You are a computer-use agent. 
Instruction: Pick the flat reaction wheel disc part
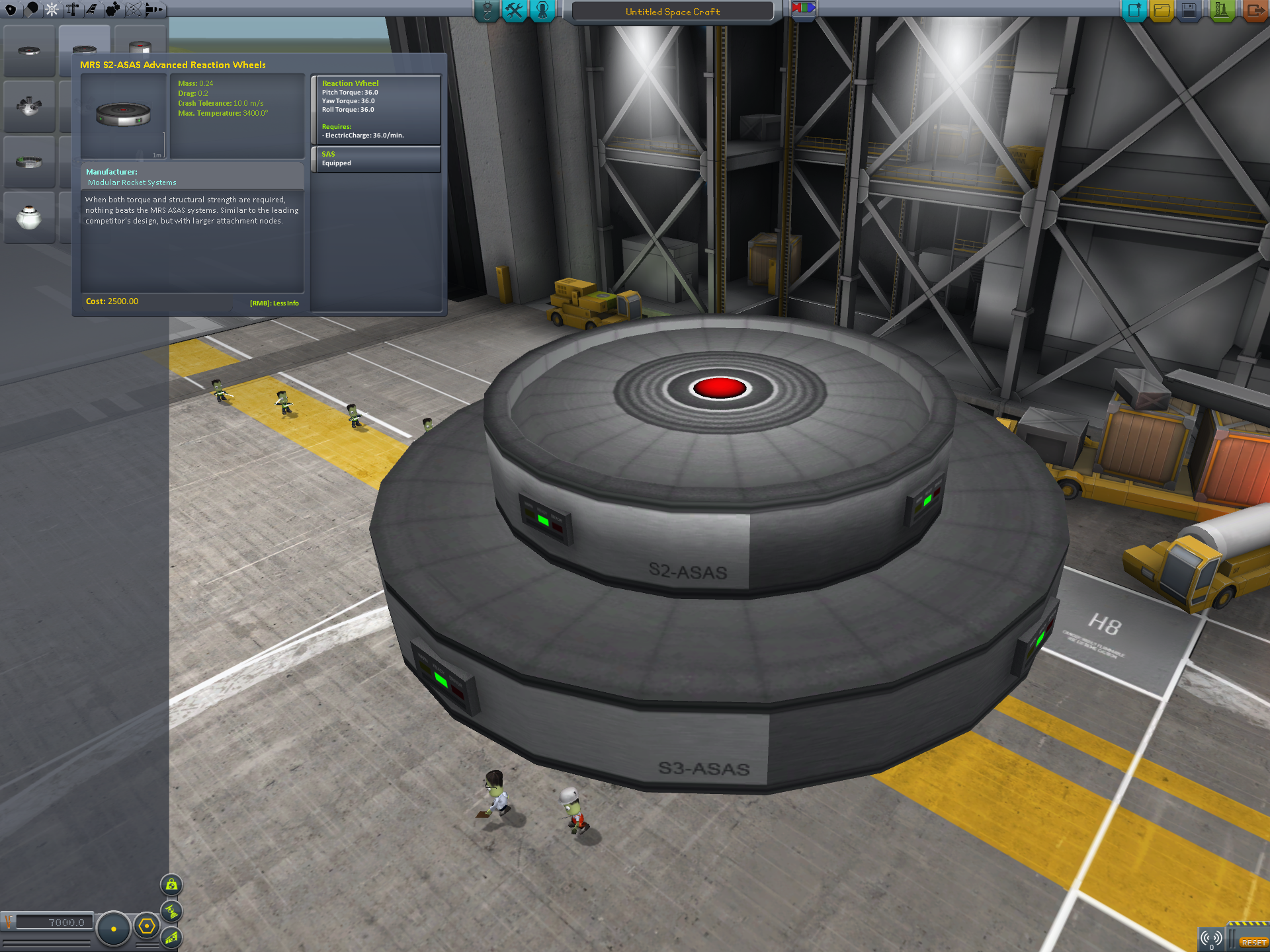(29, 51)
